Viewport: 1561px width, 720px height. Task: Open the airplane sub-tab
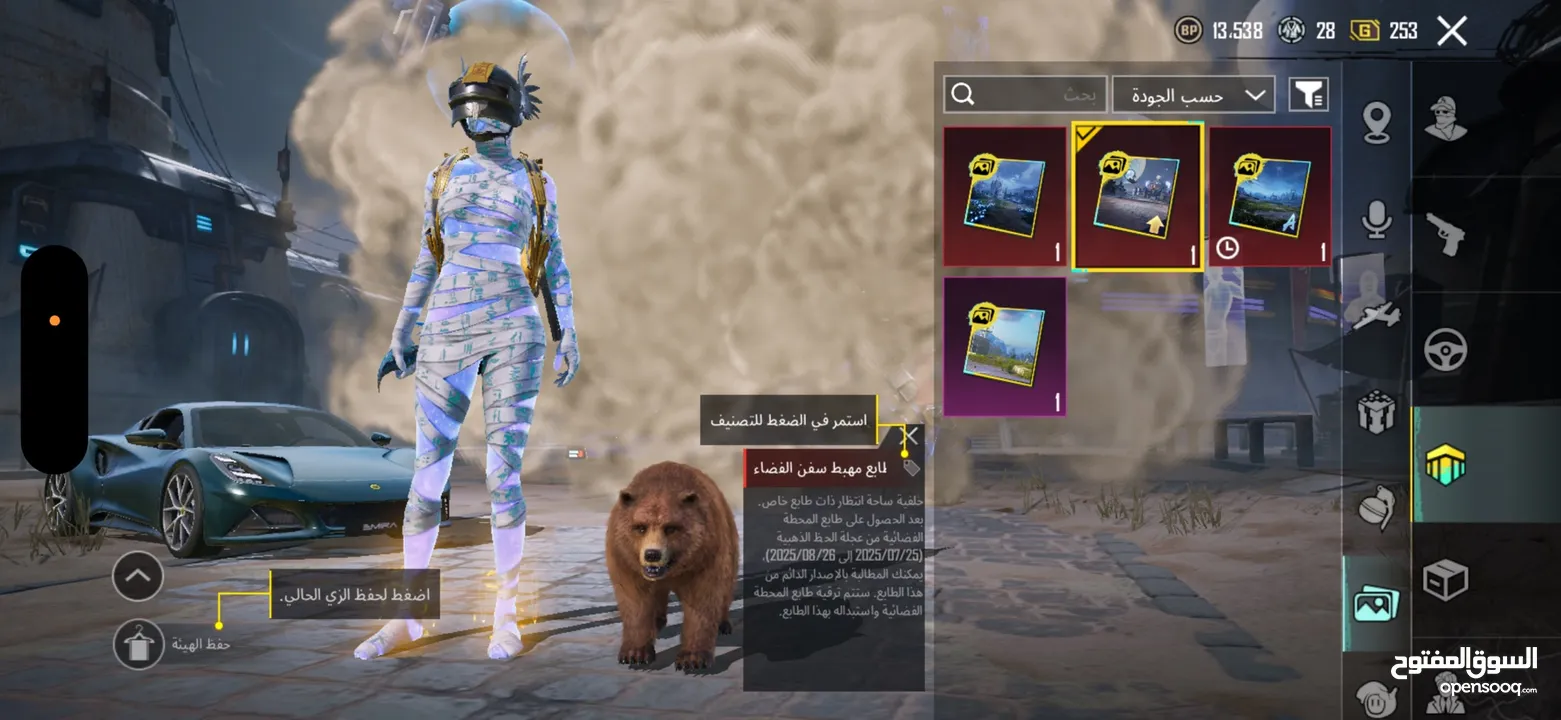[1377, 315]
